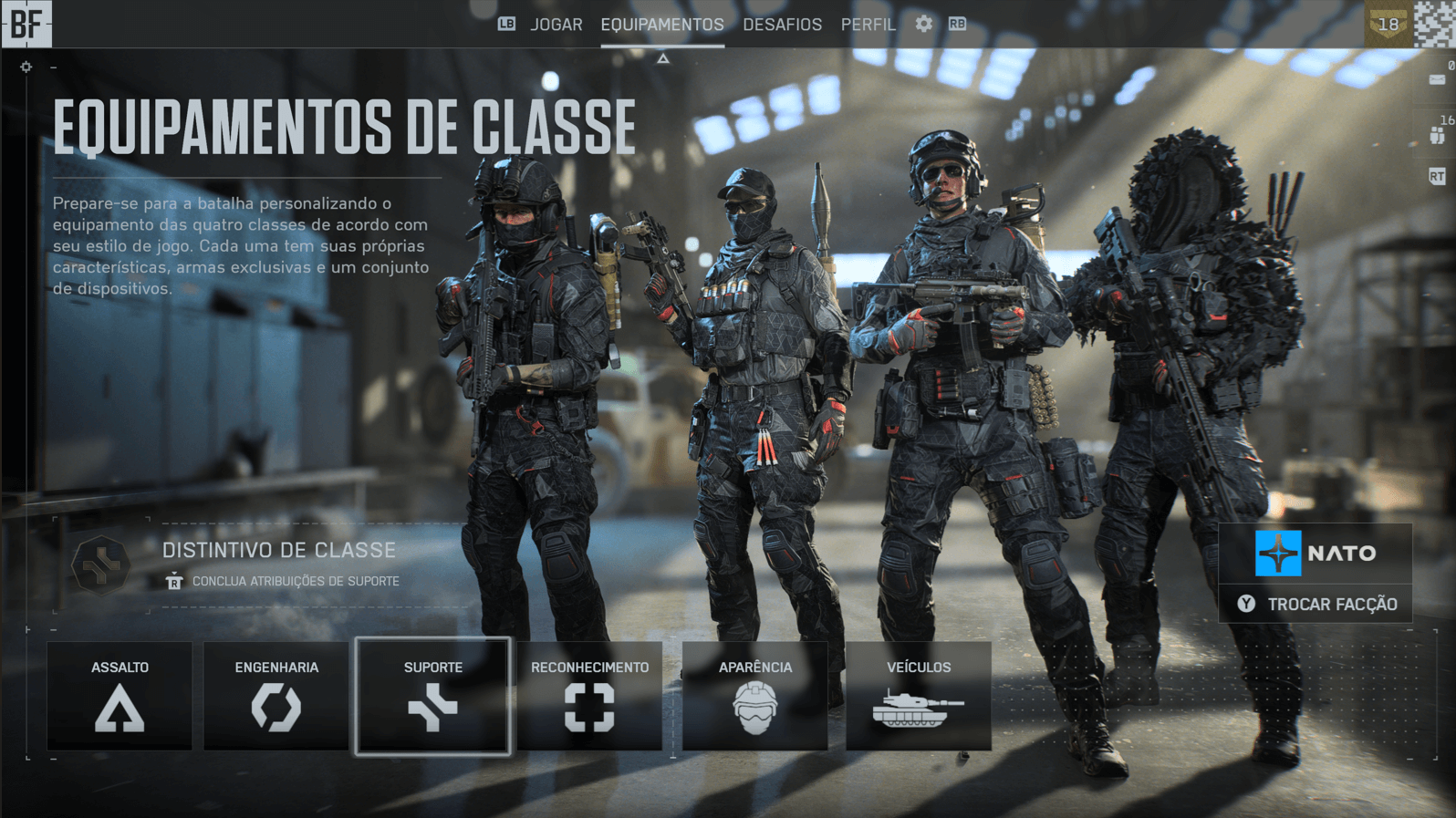The height and width of the screenshot is (818, 1456).
Task: Open the VEÍCULOS loadout tile
Action: pos(918,696)
